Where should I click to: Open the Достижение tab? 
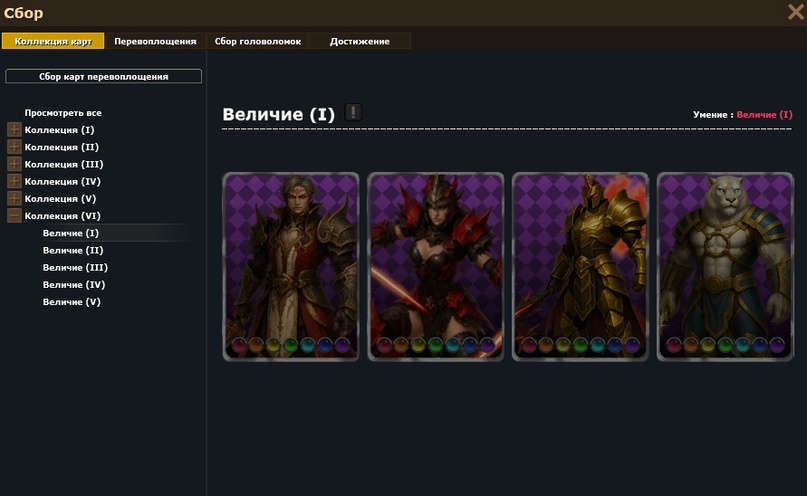tap(359, 41)
